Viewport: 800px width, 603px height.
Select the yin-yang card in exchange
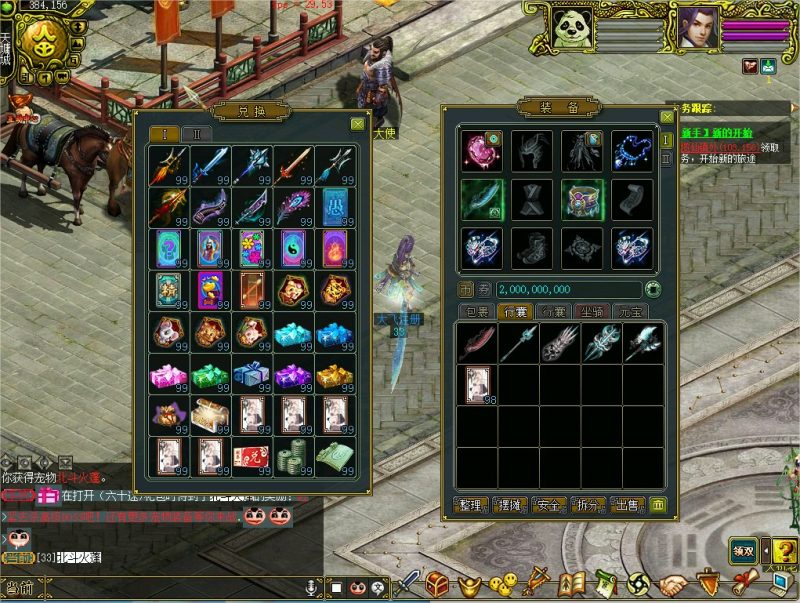[291, 248]
